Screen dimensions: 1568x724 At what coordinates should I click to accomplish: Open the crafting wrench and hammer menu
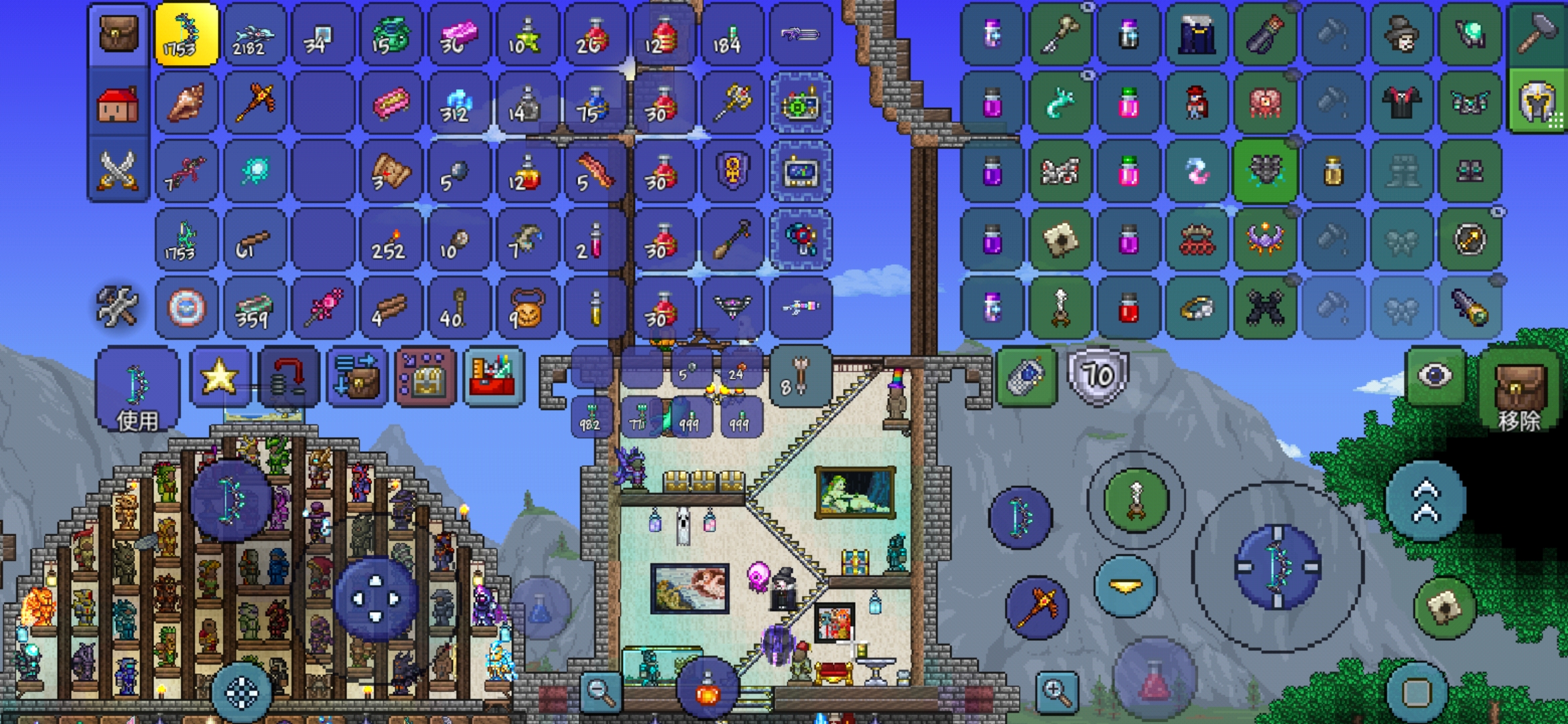click(x=117, y=307)
